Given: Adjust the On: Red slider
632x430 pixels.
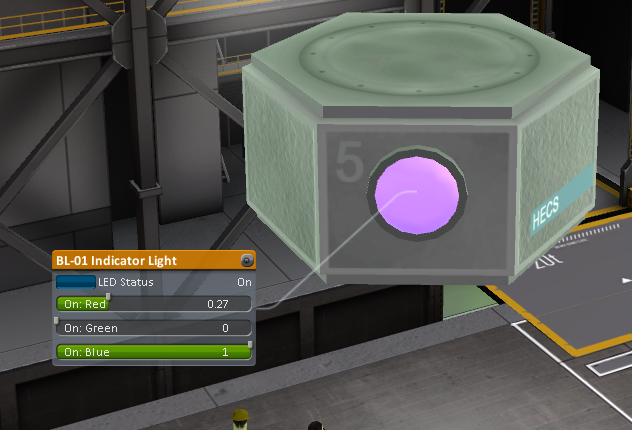Looking at the screenshot, I should [108, 303].
